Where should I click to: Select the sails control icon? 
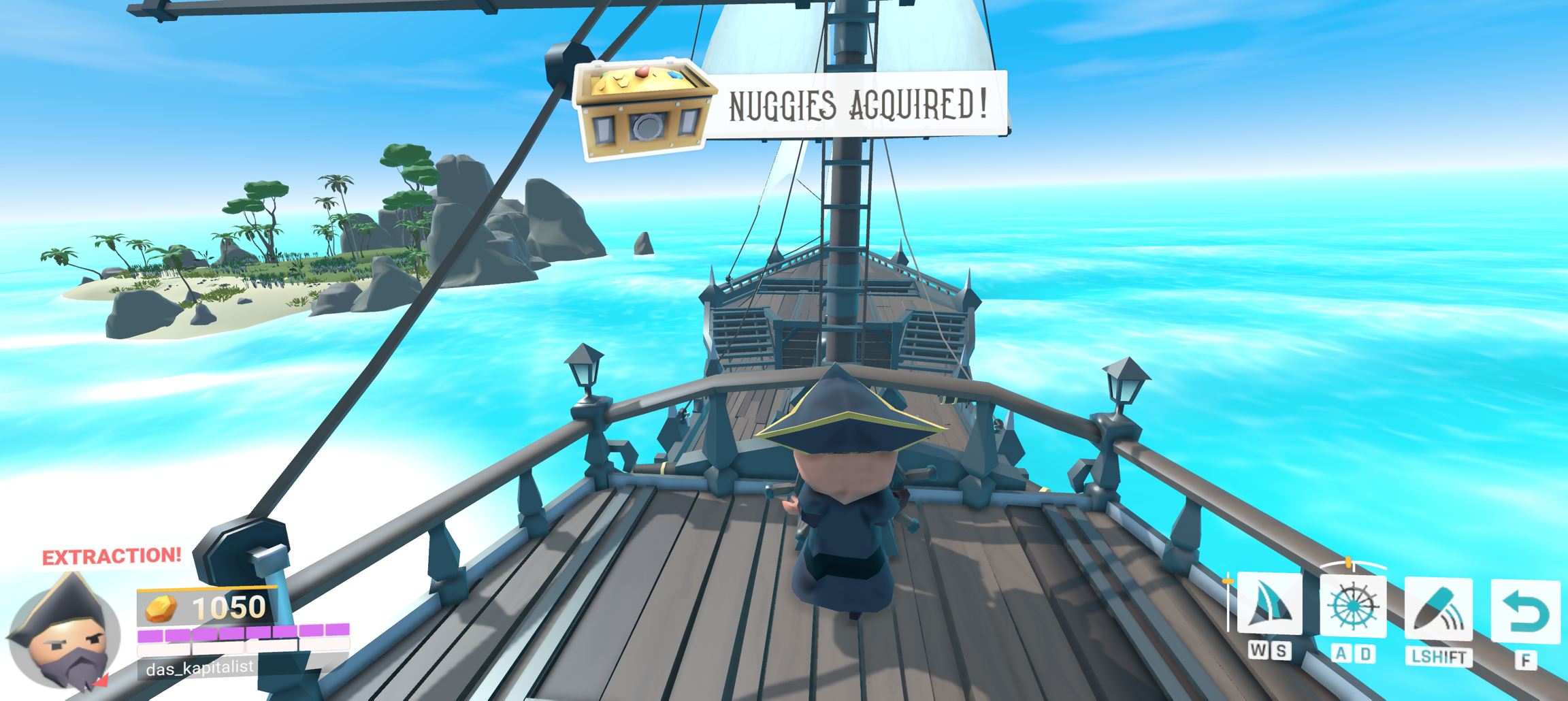[x=1269, y=604]
